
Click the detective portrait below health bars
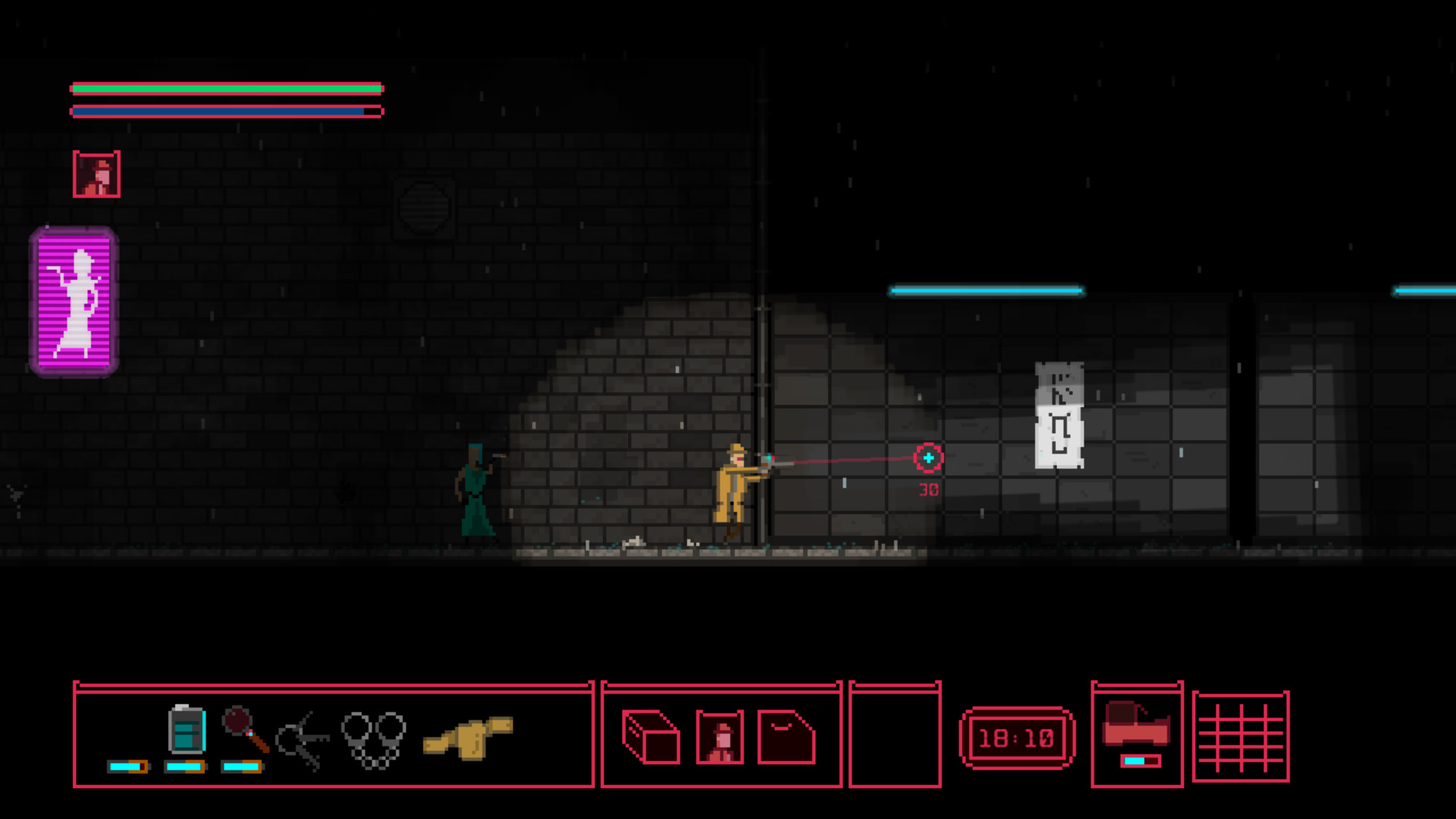pos(96,174)
